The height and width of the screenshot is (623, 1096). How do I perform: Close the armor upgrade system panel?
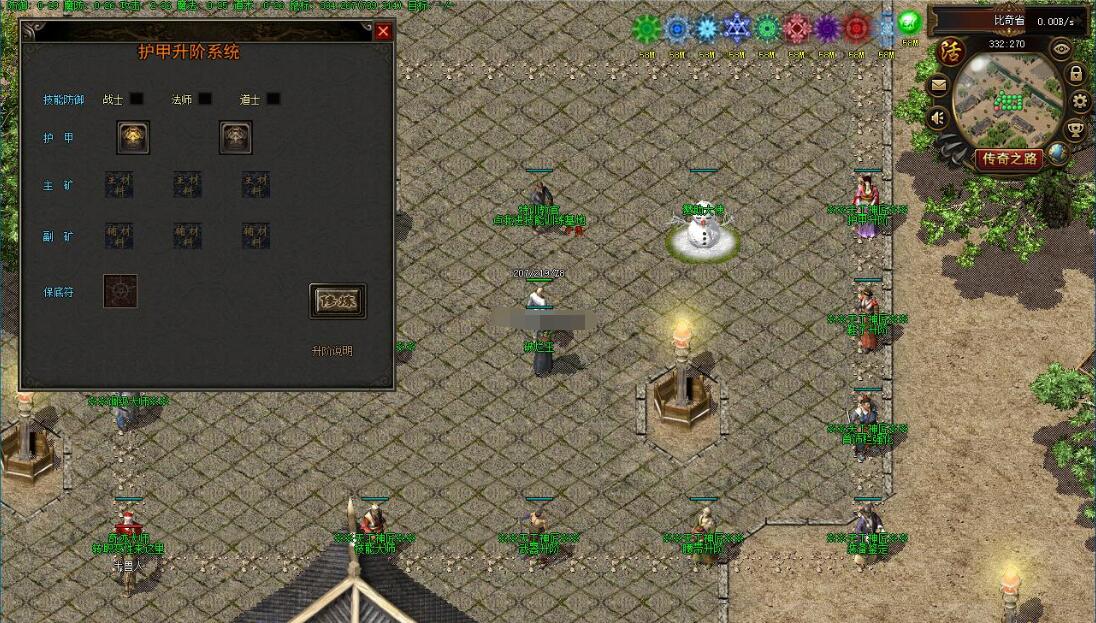click(x=383, y=32)
